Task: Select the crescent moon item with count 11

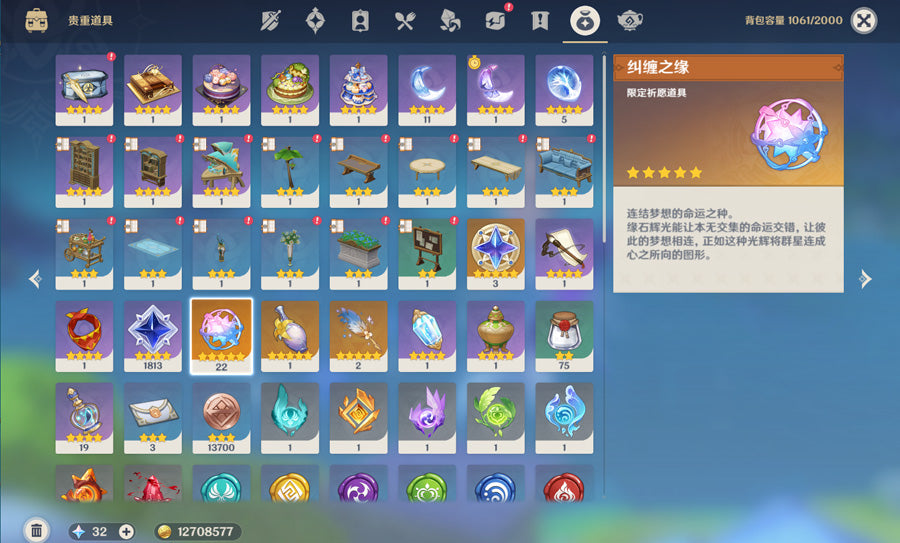Action: point(427,88)
